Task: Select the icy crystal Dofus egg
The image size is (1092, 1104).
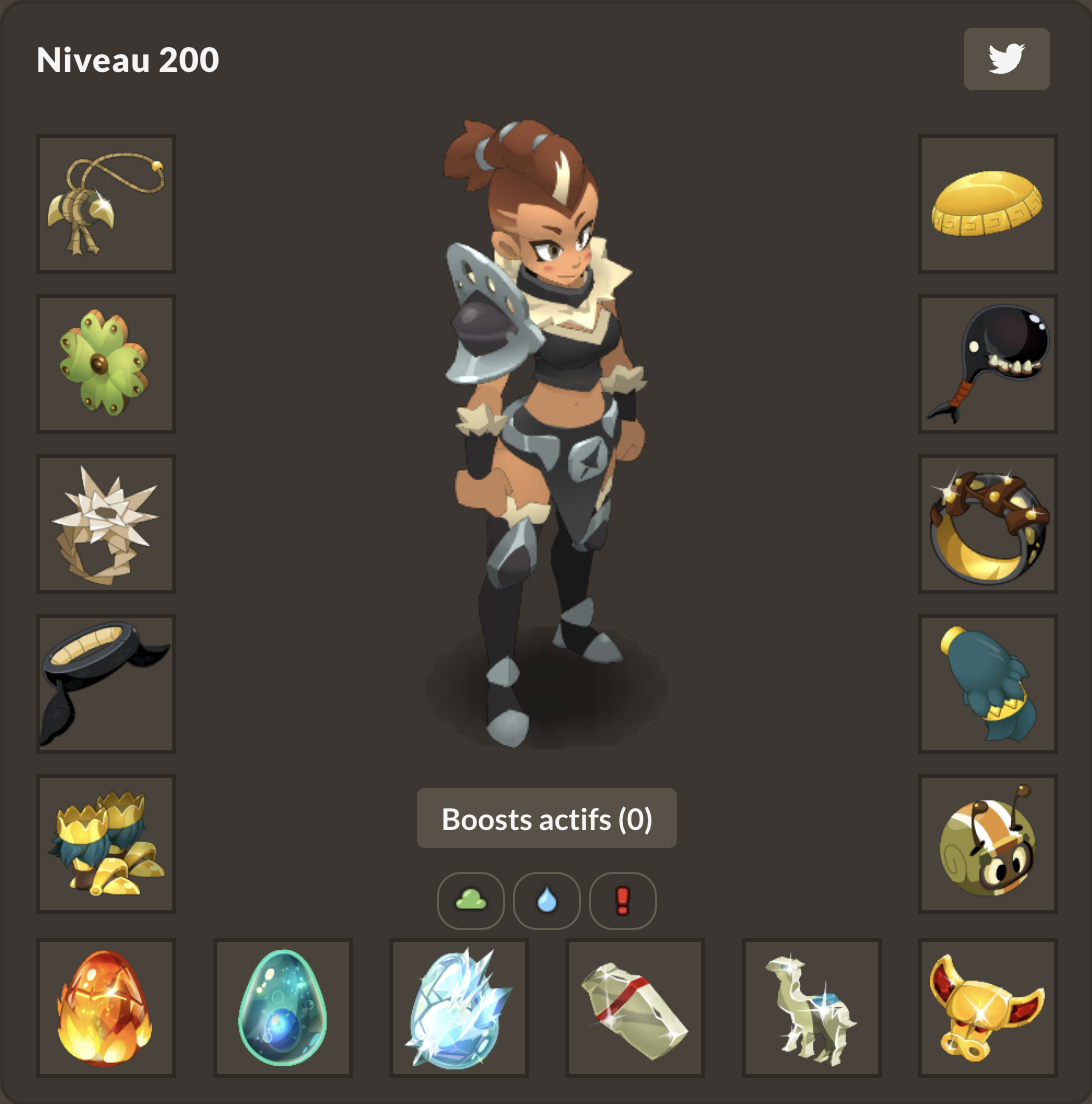Action: tap(459, 1008)
